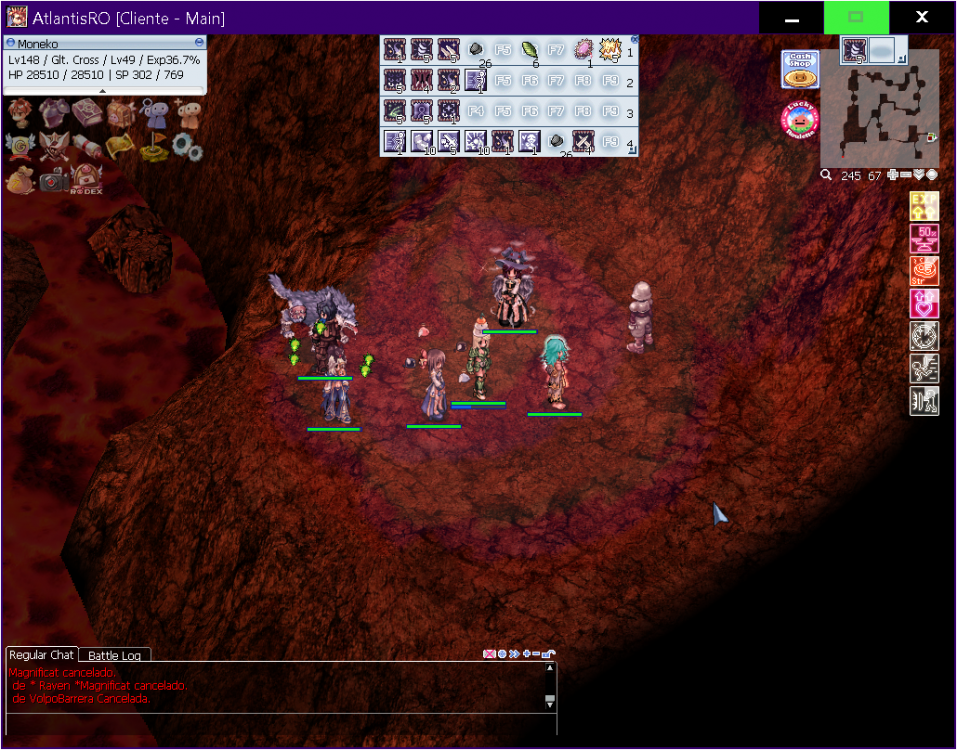Click the EXP boost buff icon
Image resolution: width=957 pixels, height=750 pixels.
point(924,206)
